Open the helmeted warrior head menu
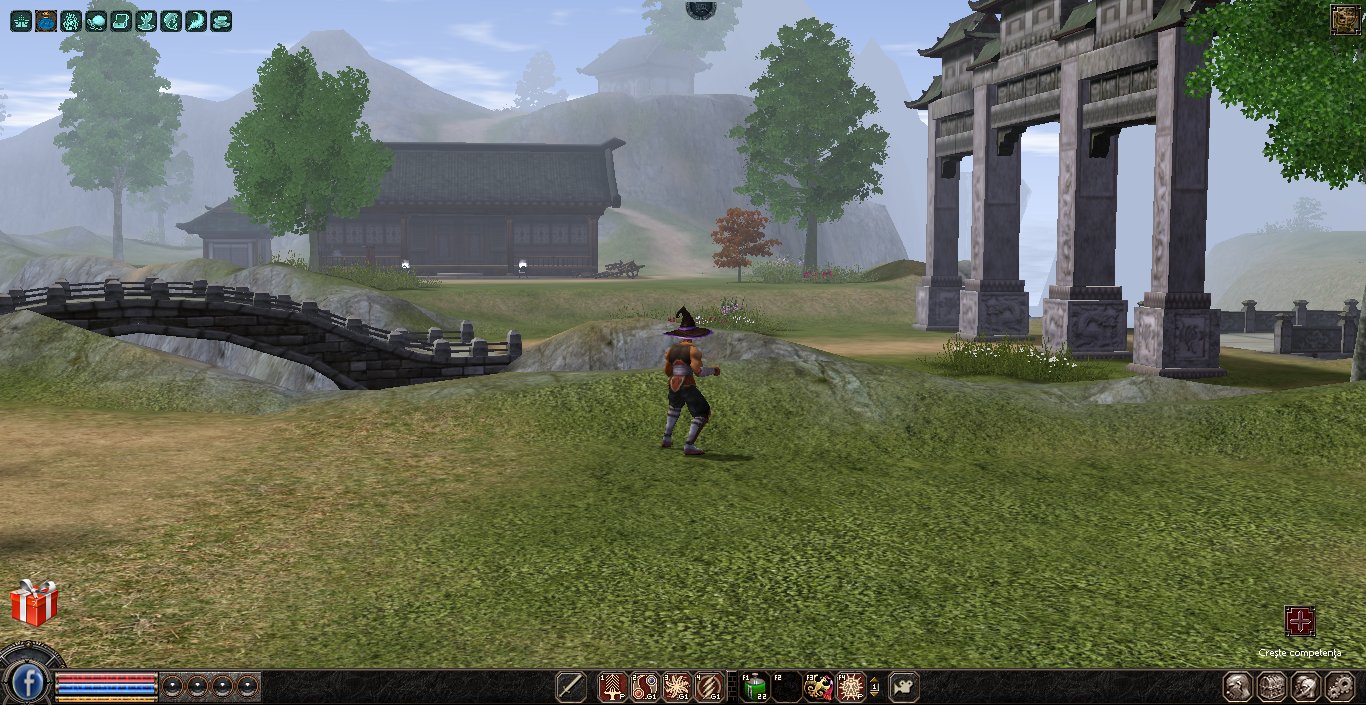1366x705 pixels. 1306,687
